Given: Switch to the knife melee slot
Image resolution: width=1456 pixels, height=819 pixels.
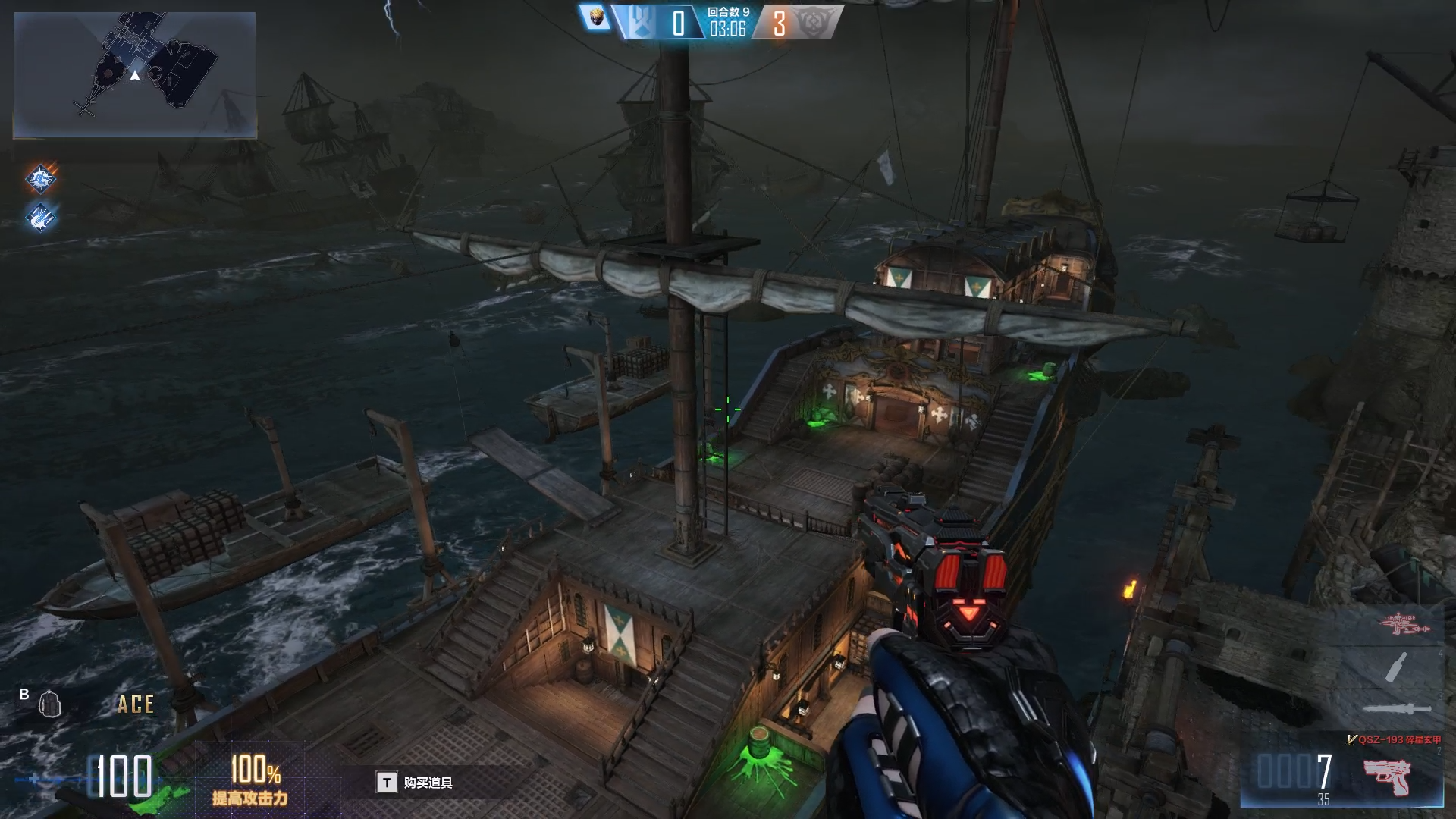Looking at the screenshot, I should click(1397, 709).
